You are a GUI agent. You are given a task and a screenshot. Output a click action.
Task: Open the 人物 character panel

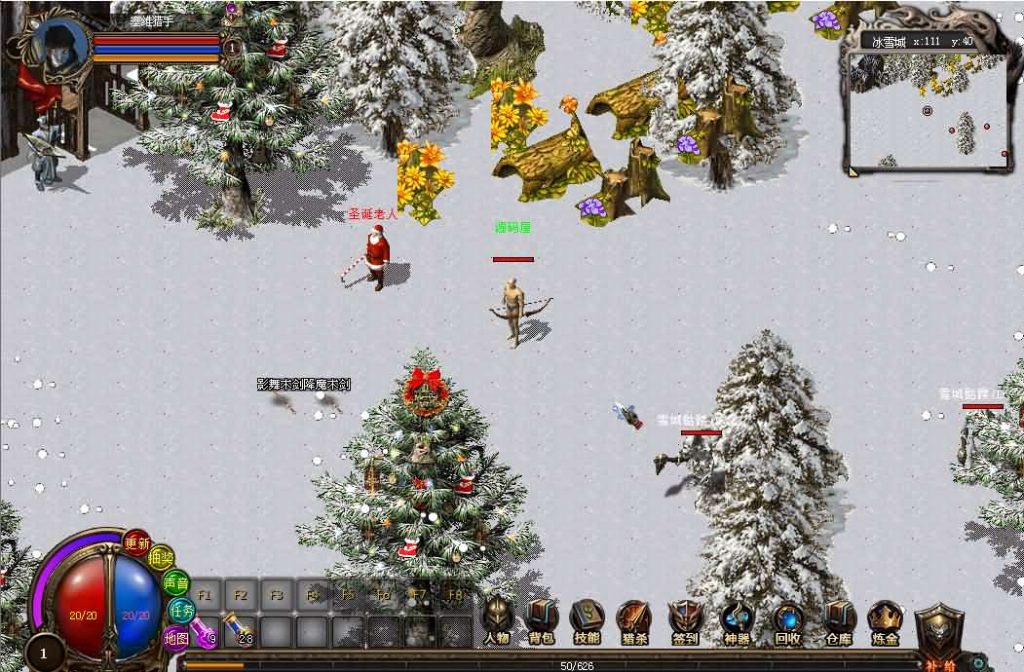point(497,620)
